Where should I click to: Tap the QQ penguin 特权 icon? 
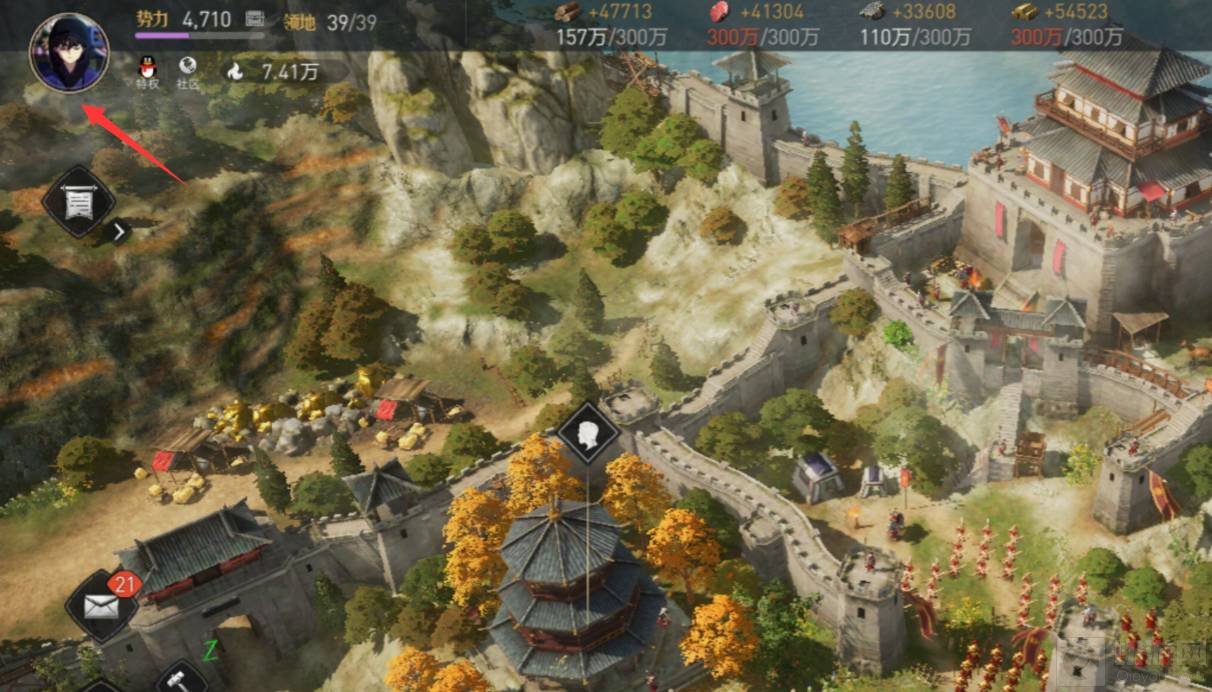click(147, 69)
